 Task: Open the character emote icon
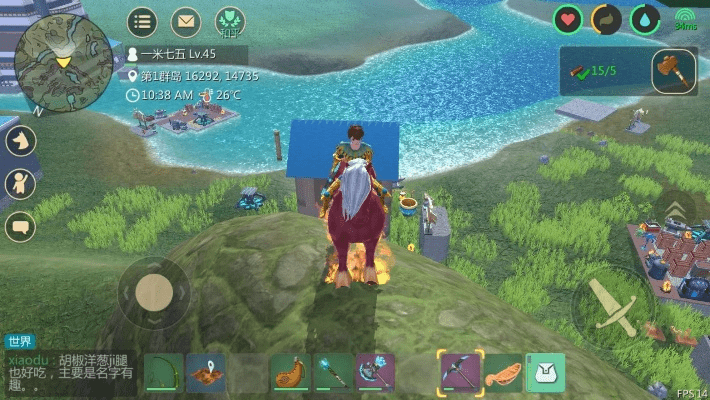click(20, 183)
